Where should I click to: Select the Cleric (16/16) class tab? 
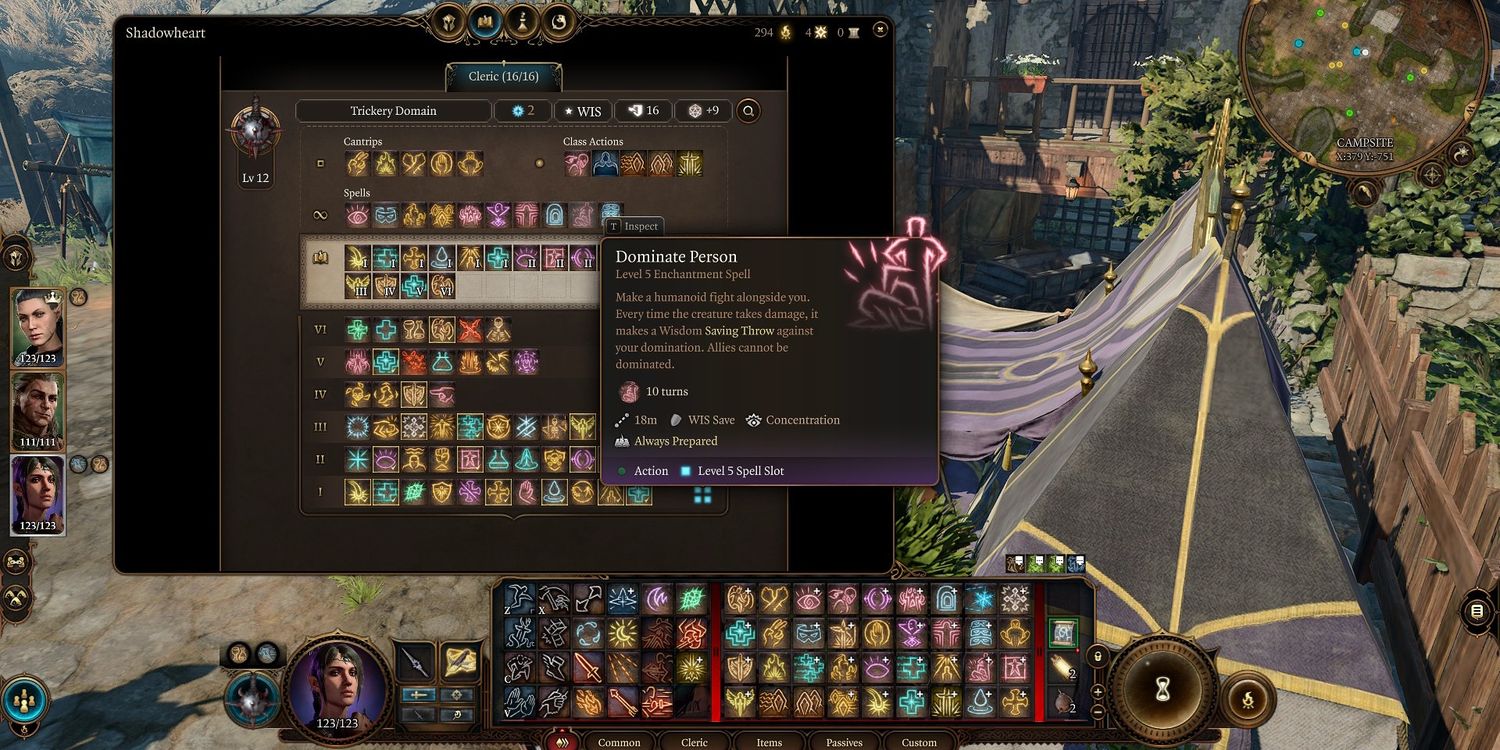503,77
